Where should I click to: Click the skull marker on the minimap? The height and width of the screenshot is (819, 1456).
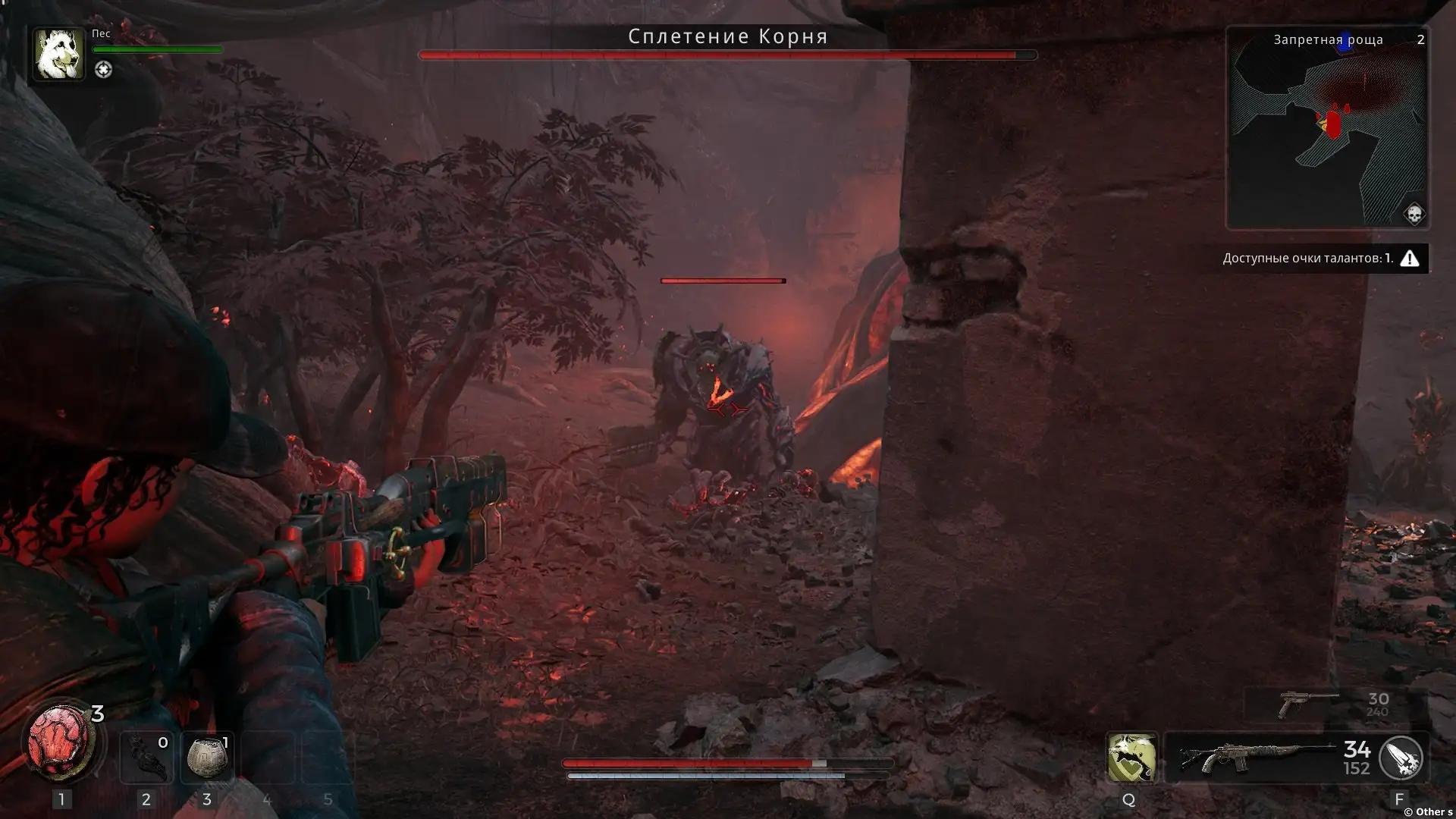(x=1414, y=215)
